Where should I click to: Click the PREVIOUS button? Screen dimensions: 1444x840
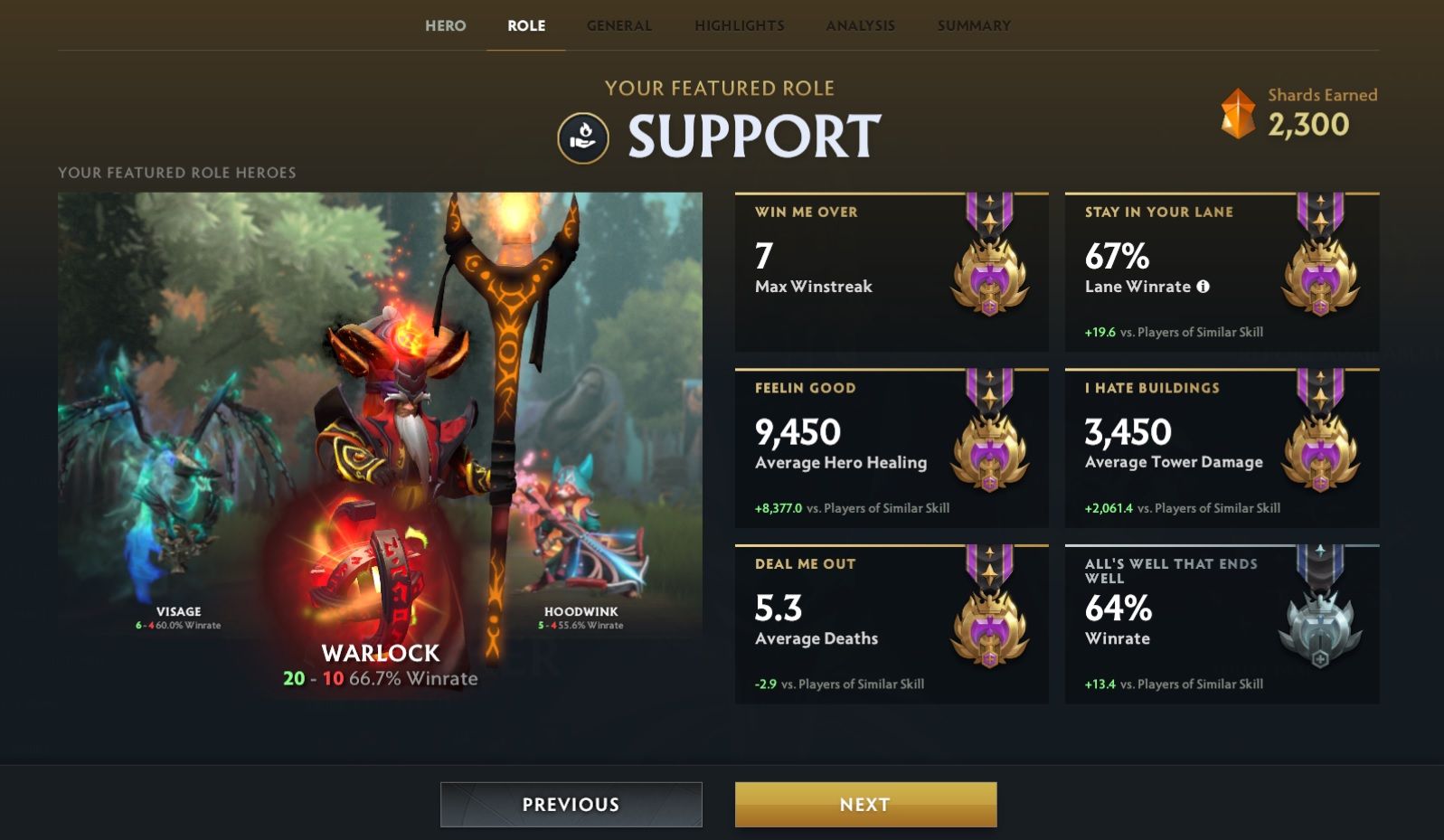tap(571, 803)
